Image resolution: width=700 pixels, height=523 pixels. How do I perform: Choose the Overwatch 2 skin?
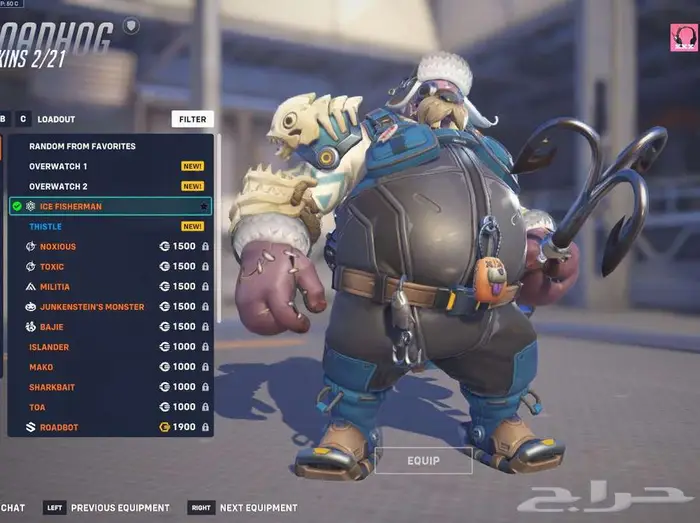point(58,186)
